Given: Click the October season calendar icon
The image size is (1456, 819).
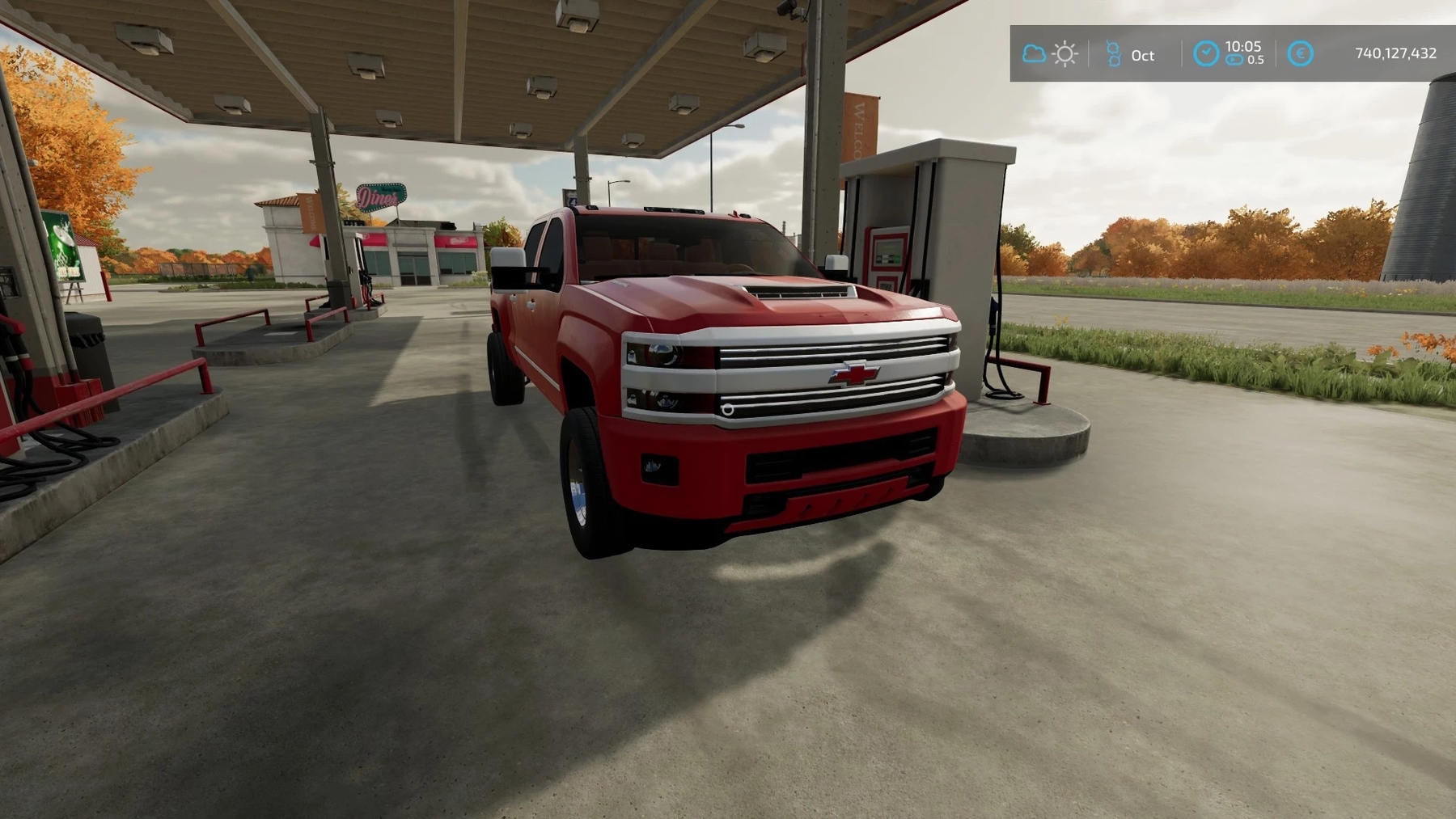Looking at the screenshot, I should tap(1114, 54).
